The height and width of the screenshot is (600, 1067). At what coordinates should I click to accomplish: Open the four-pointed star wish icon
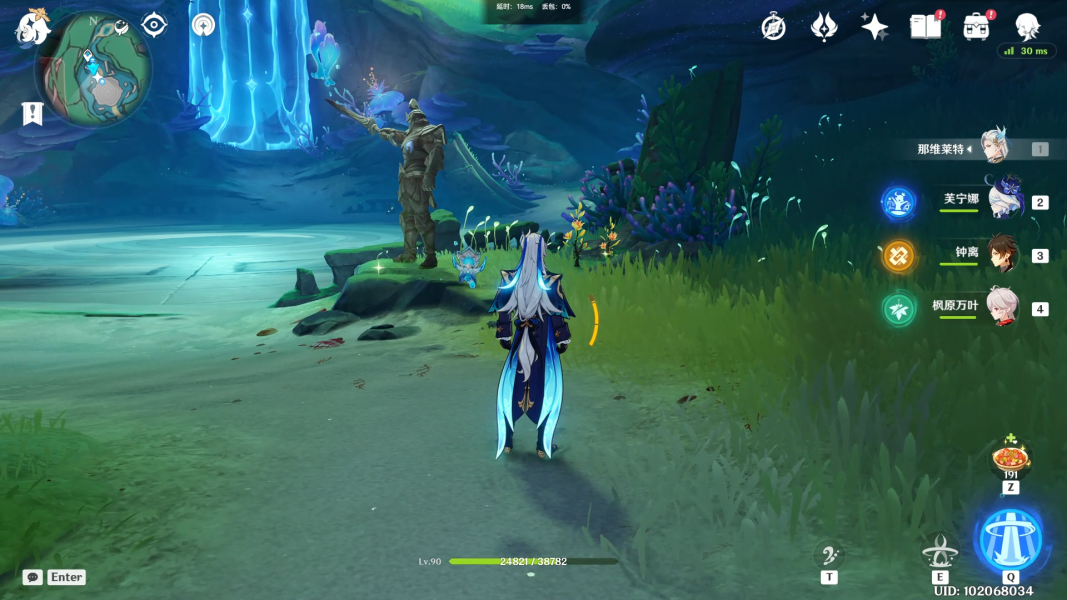875,27
